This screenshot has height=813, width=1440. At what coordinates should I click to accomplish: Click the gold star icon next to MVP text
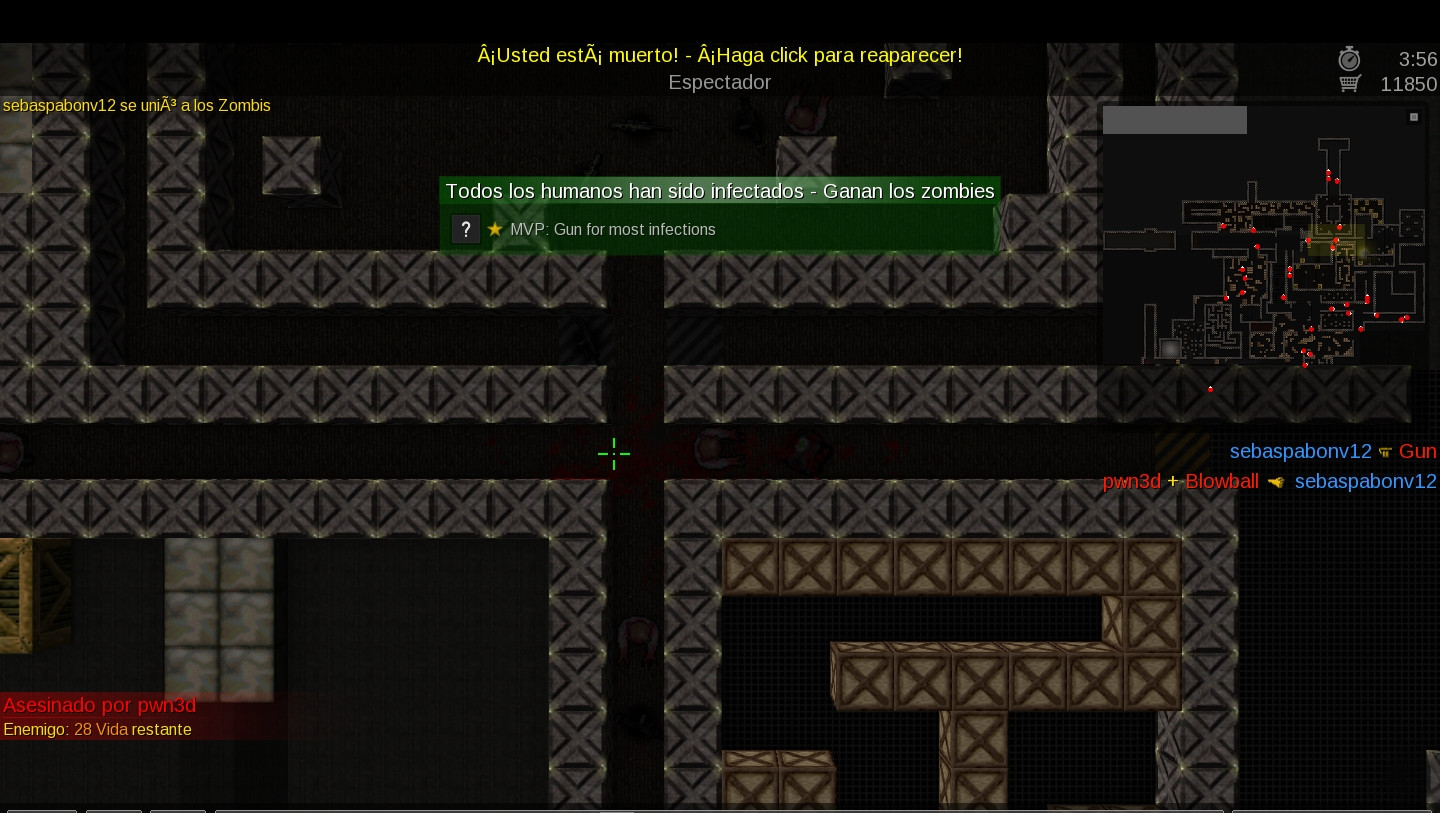[495, 229]
